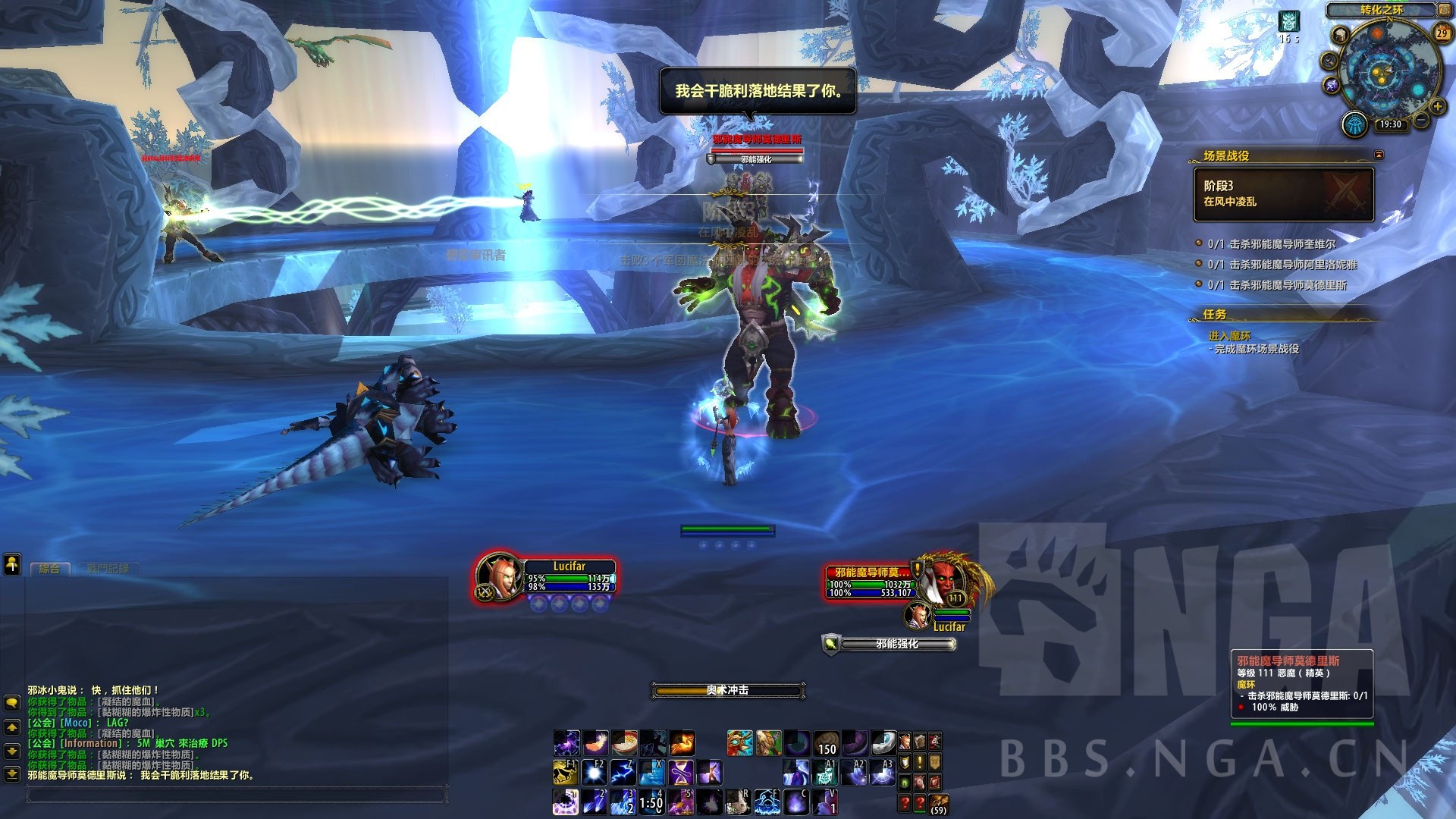This screenshot has width=1456, height=819.
Task: Click the 邪能魔导师 target portrait frame
Action: (x=946, y=581)
